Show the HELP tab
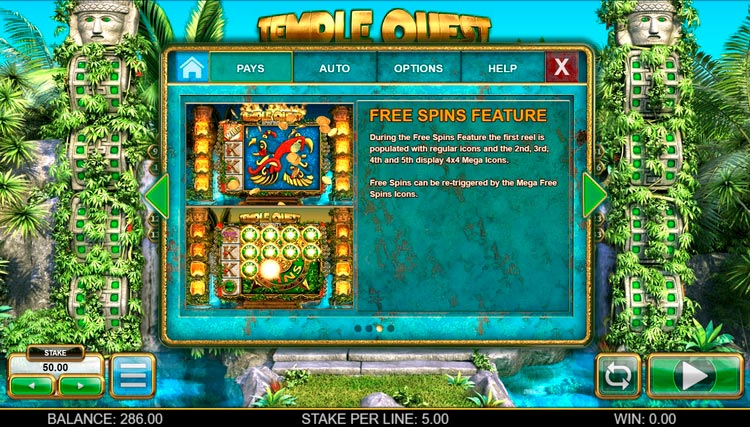Viewport: 750px width, 427px height. [502, 68]
